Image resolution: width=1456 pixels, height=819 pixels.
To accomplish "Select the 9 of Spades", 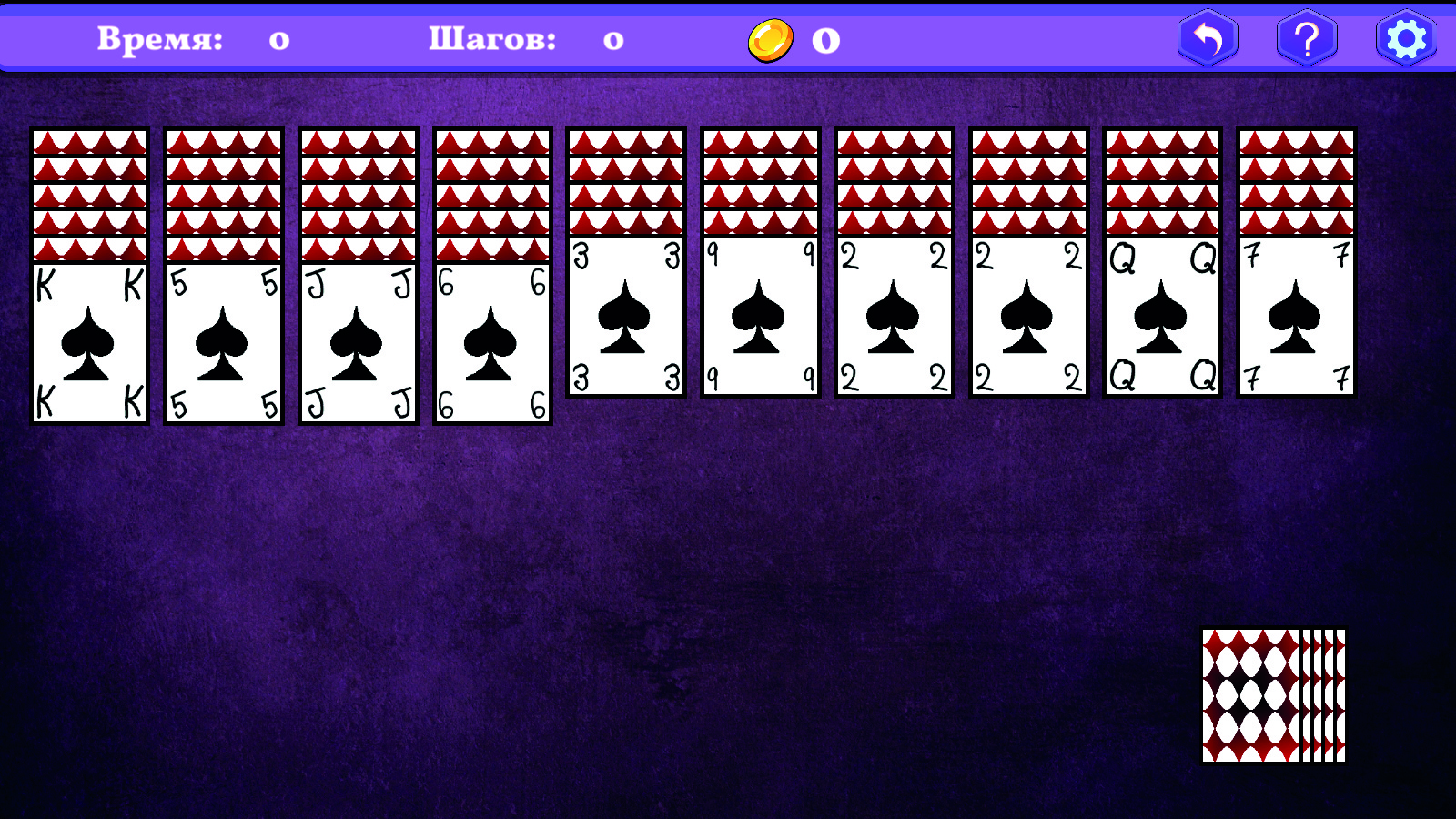I will [760, 314].
